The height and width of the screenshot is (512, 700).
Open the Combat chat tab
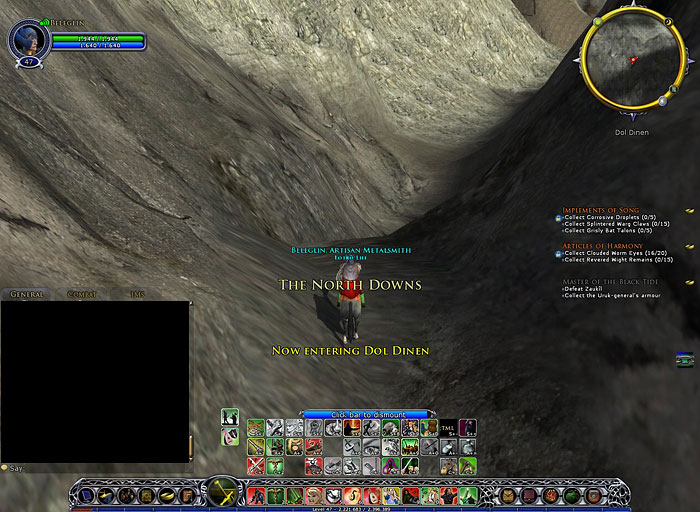(82, 294)
